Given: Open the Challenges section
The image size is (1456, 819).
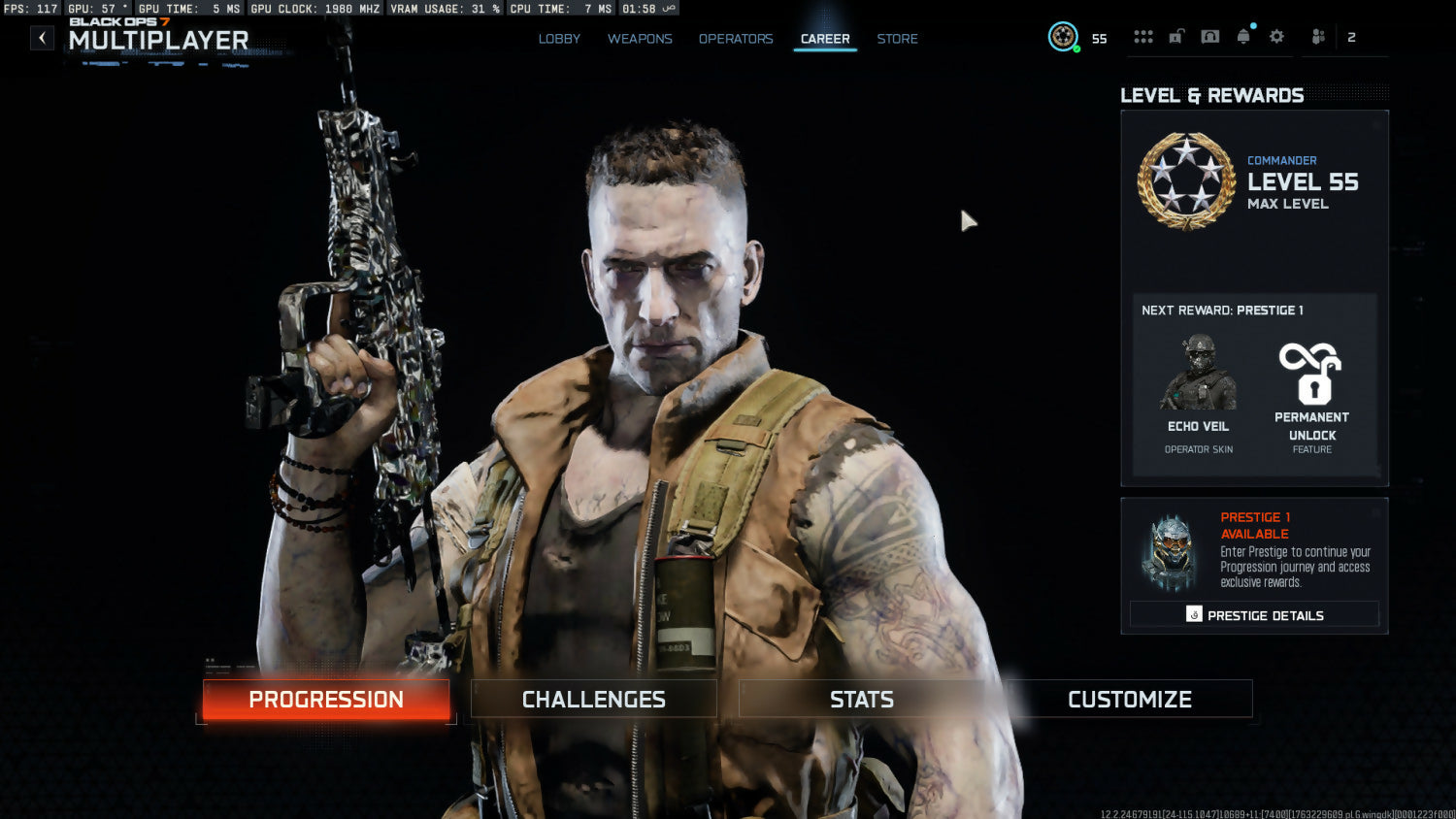Looking at the screenshot, I should pyautogui.click(x=594, y=700).
